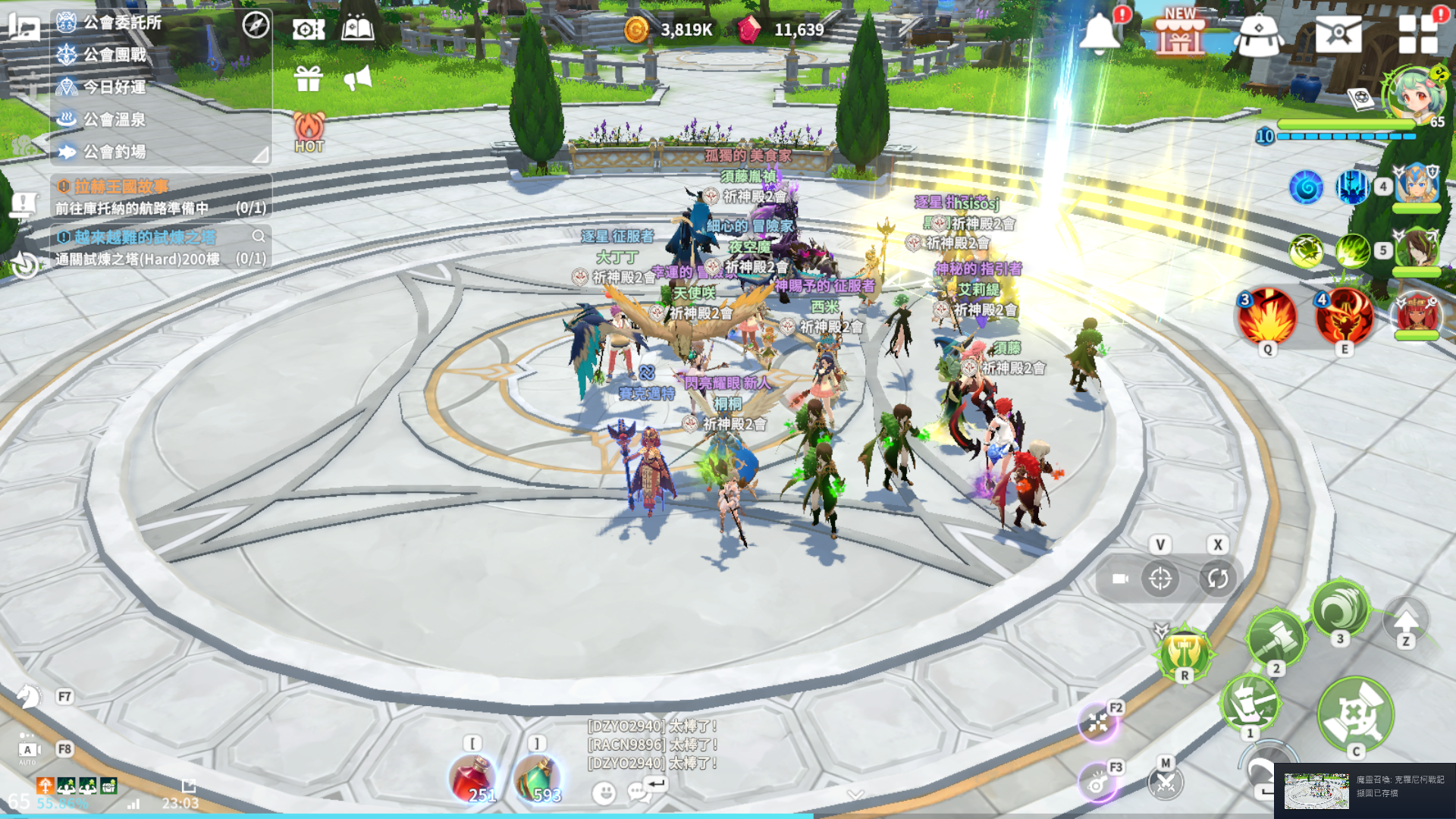Check the mail envelope icon
Viewport: 1456px width, 819px height.
pyautogui.click(x=1338, y=33)
